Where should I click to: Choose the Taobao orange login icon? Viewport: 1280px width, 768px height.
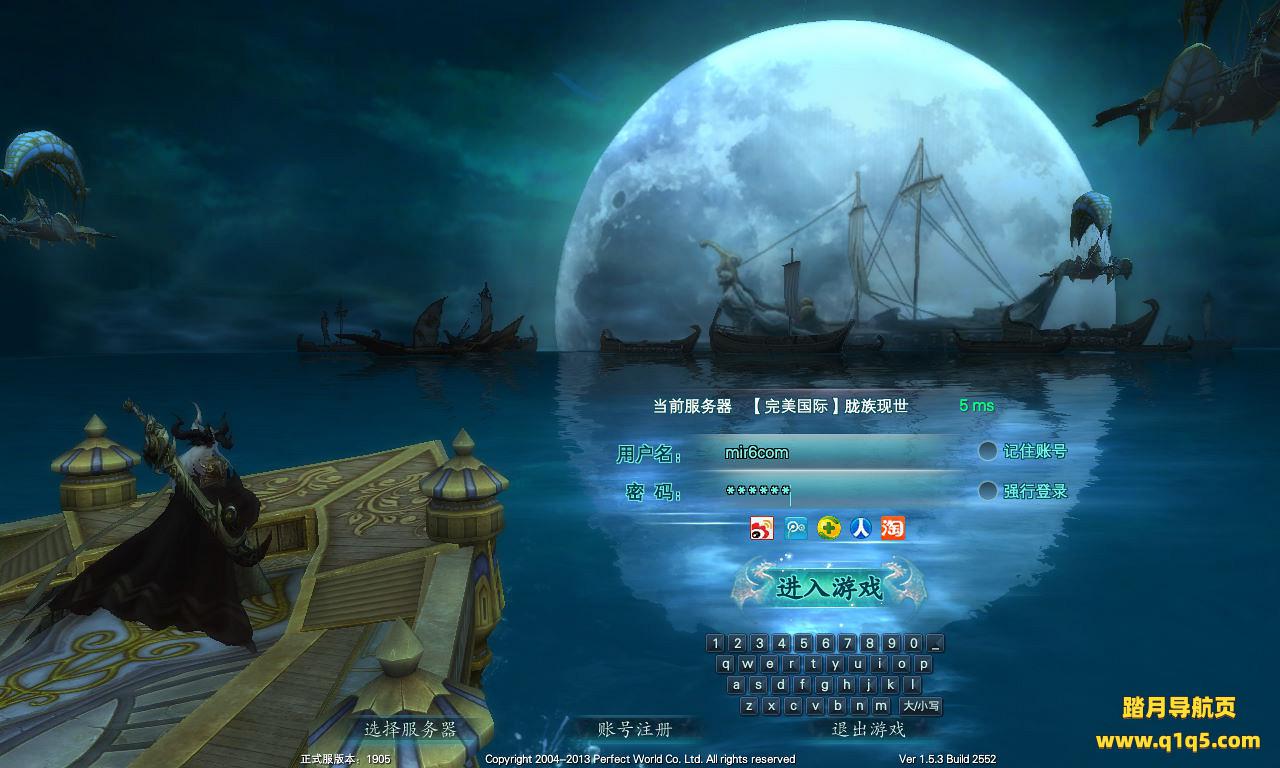click(893, 528)
